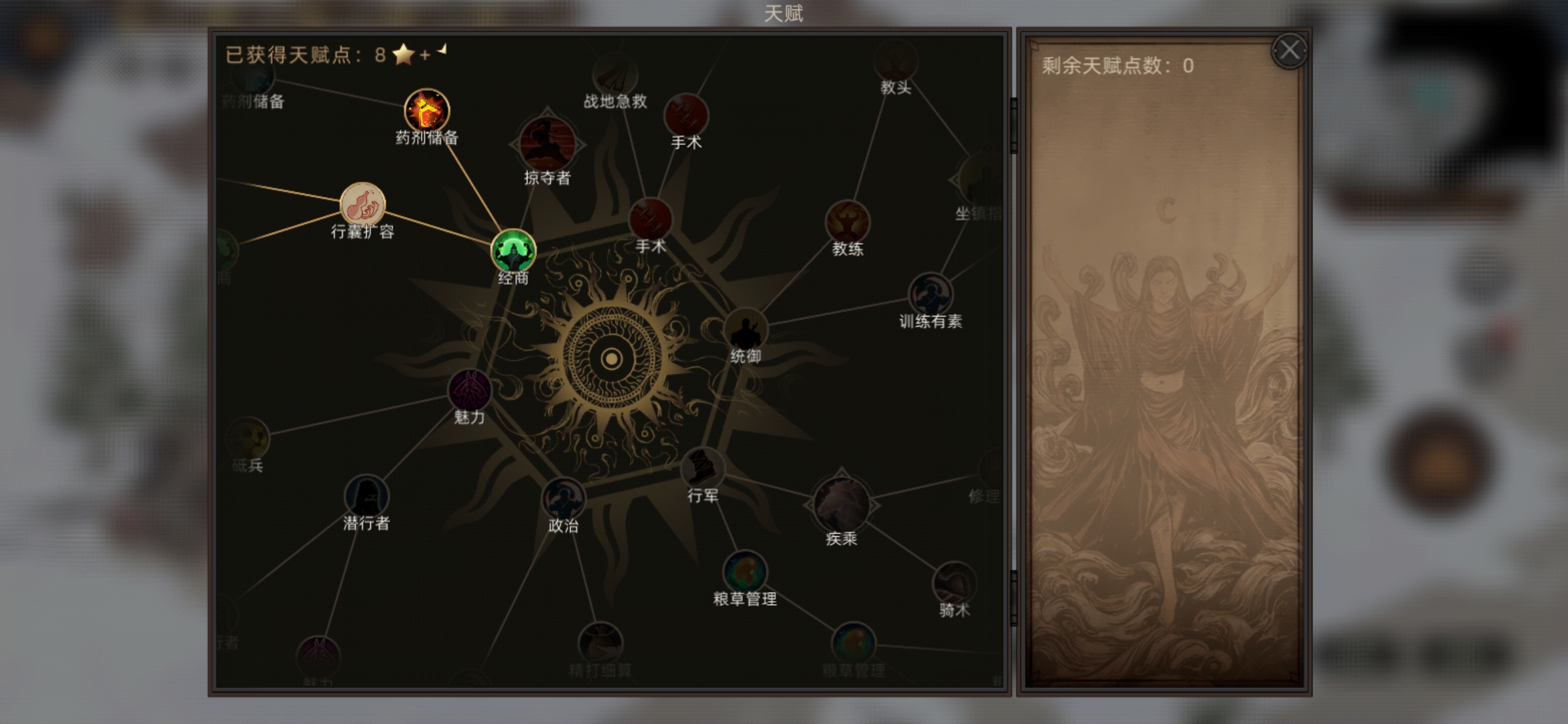Select the 政治 talent node
This screenshot has height=724, width=1568.
pos(563,499)
